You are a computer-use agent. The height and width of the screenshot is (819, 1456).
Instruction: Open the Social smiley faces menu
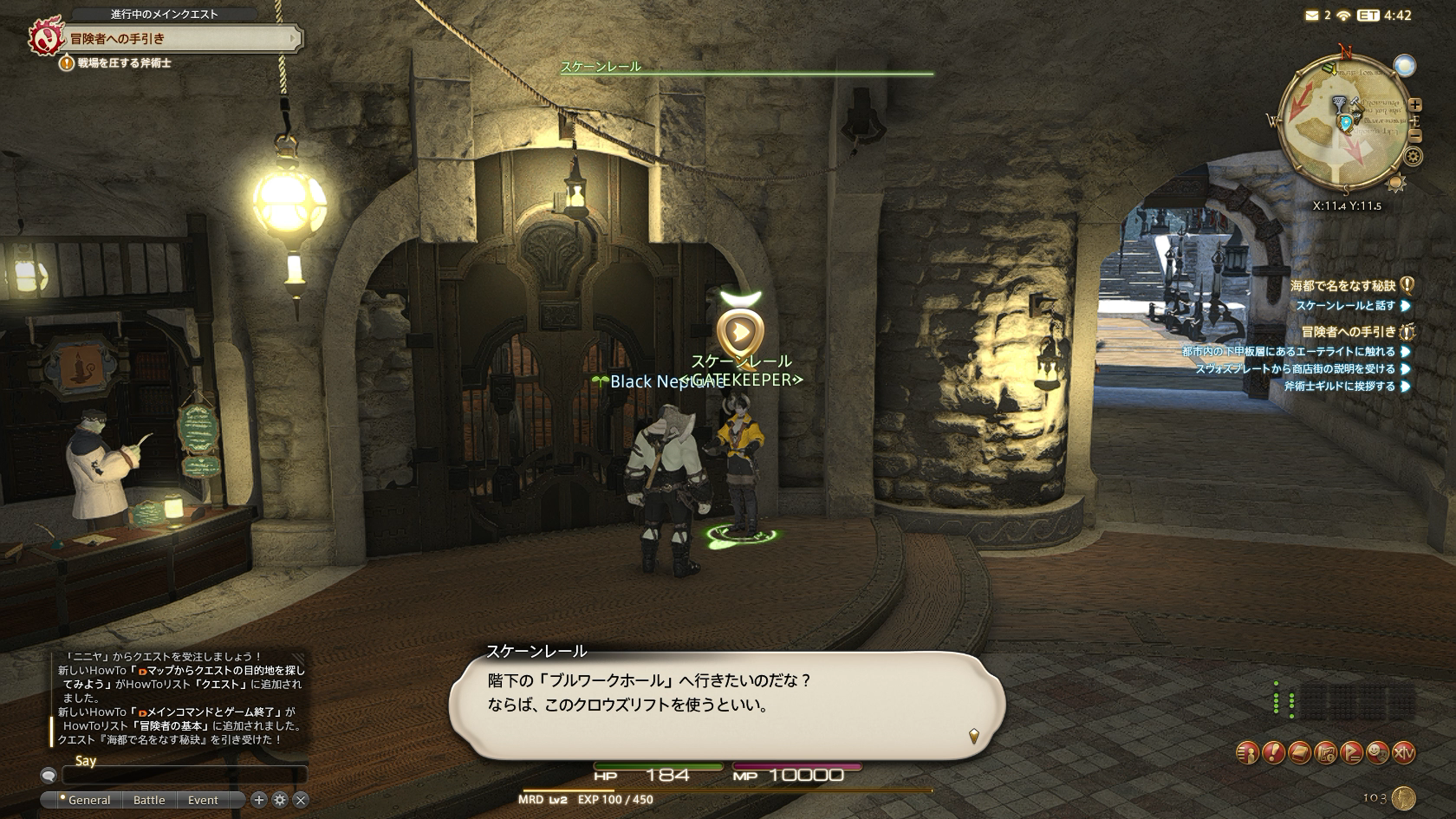coord(1377,753)
